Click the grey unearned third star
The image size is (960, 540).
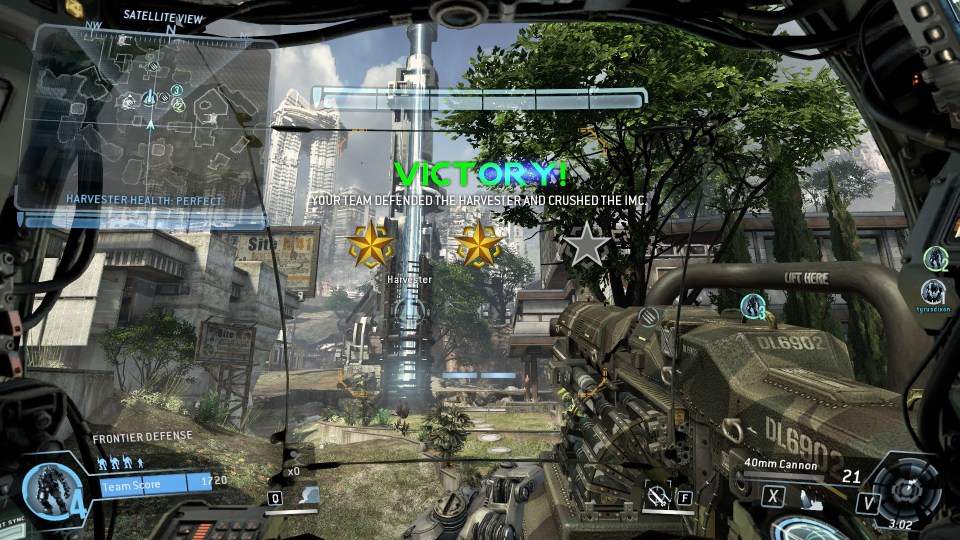click(x=587, y=245)
